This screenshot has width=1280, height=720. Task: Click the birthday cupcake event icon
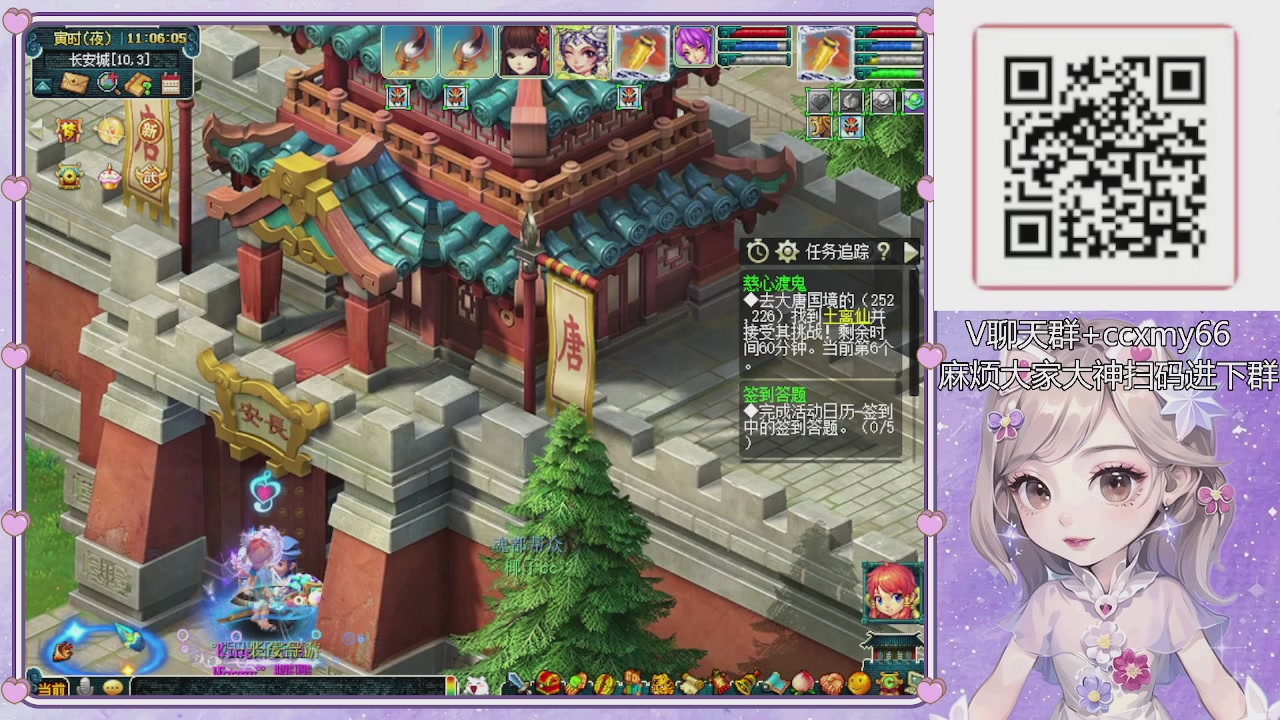pos(108,176)
